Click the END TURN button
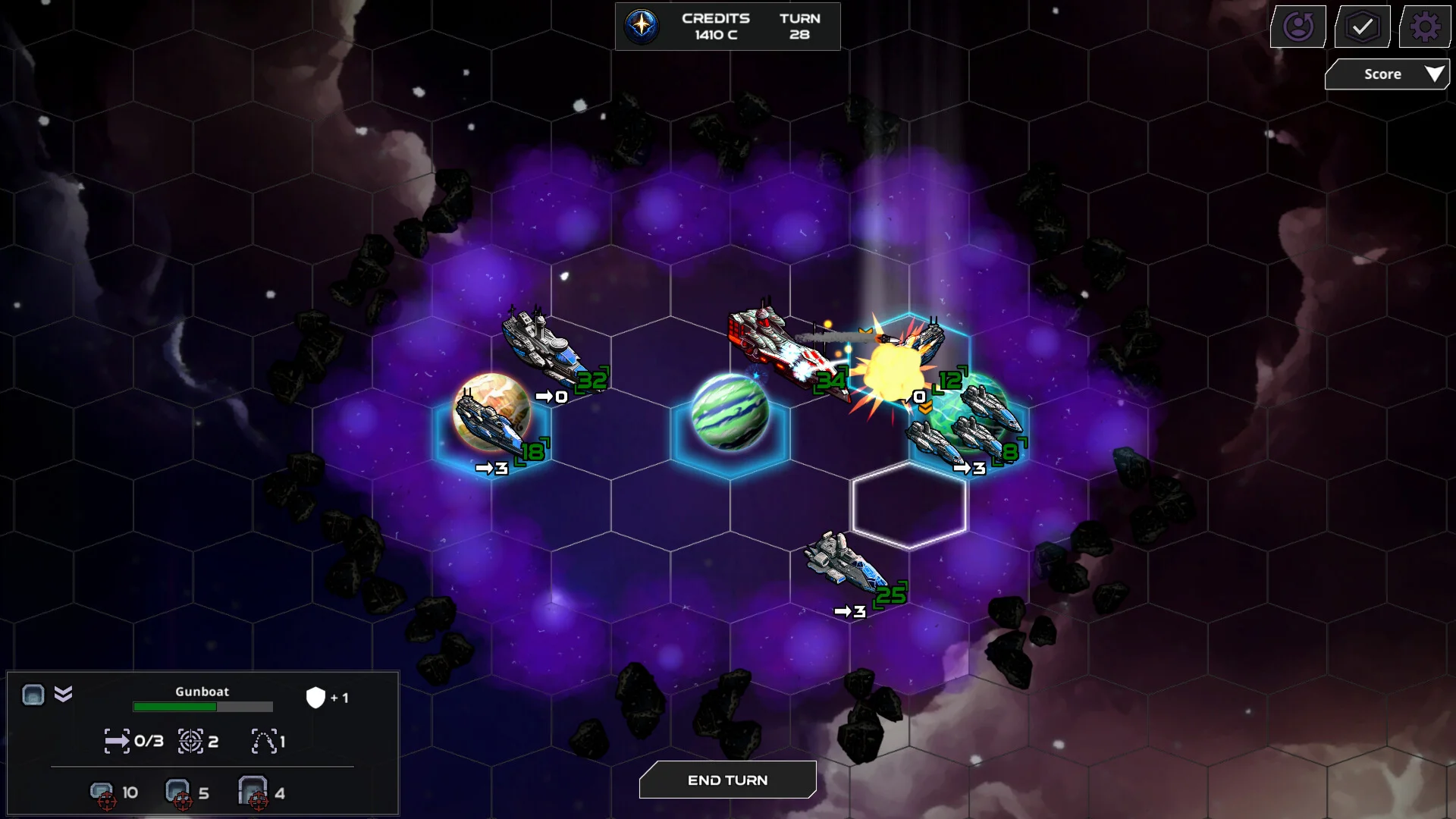 (x=727, y=780)
